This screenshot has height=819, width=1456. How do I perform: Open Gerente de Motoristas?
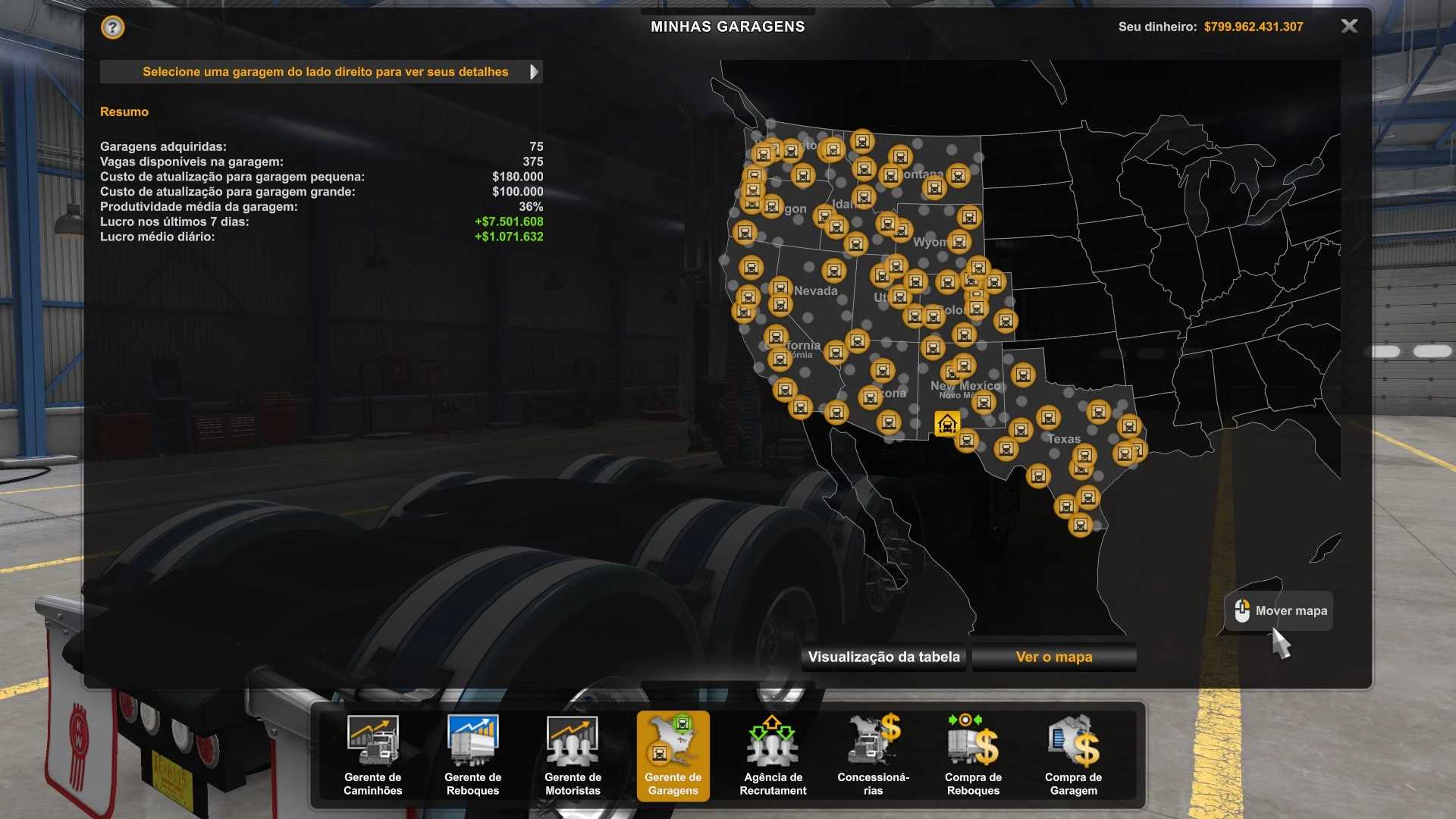(x=573, y=755)
